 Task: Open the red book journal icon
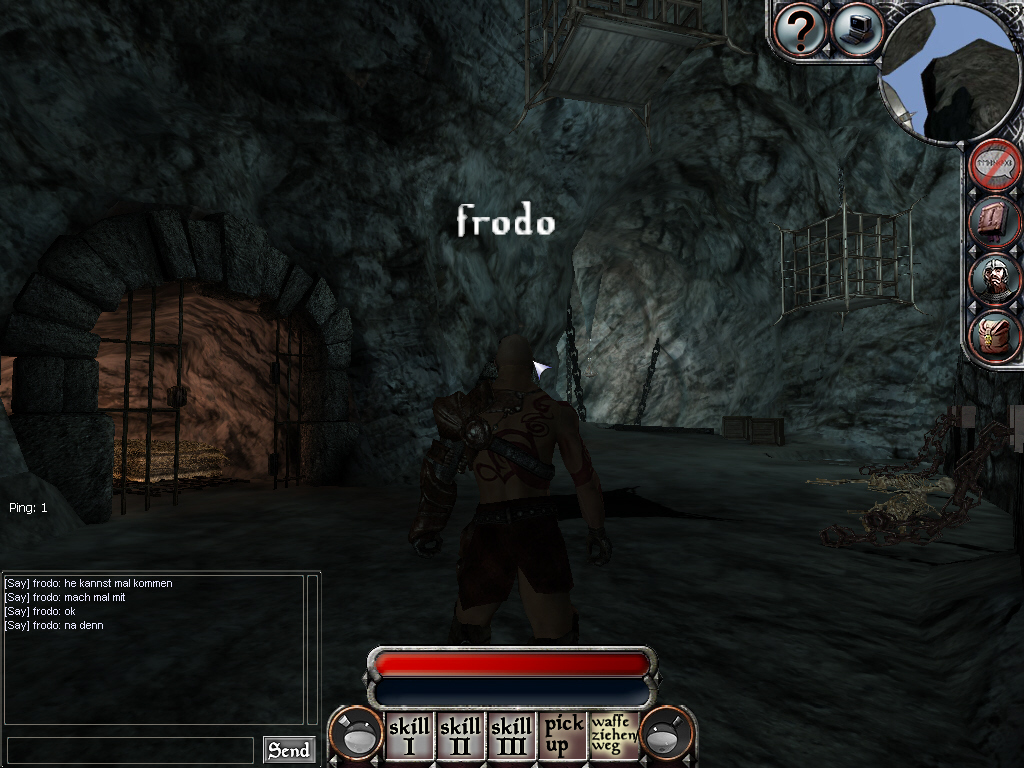[x=995, y=222]
